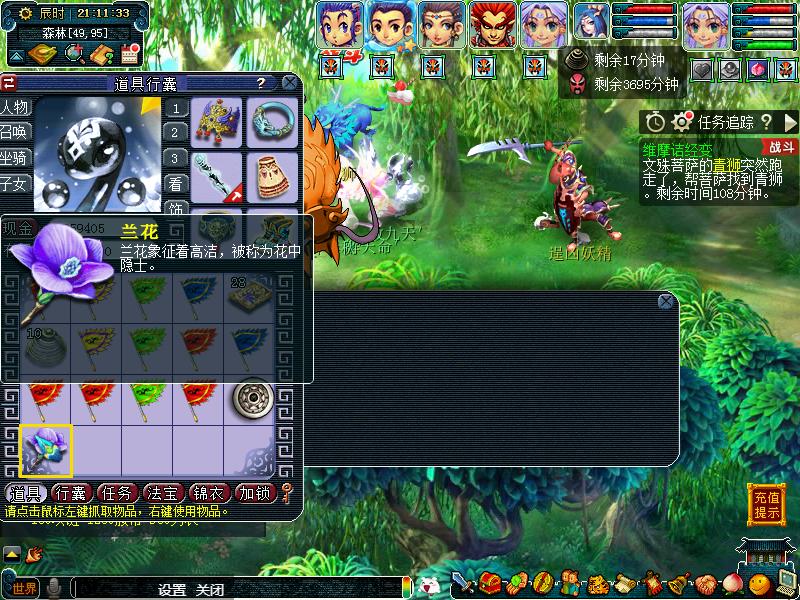Switch to the 行囊 bag tab
800x600 pixels.
70,493
